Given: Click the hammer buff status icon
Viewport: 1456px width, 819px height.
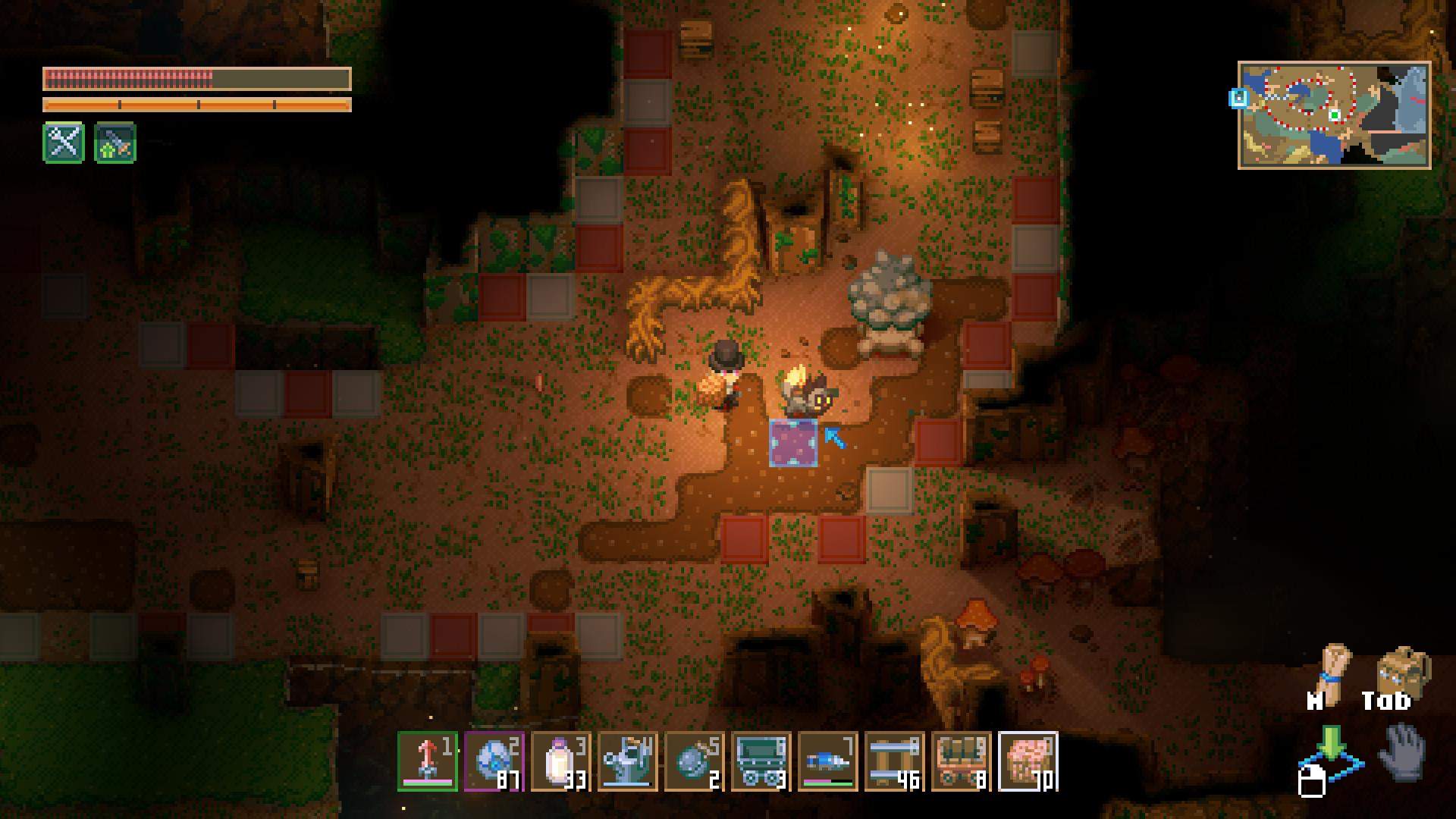Looking at the screenshot, I should 115,143.
